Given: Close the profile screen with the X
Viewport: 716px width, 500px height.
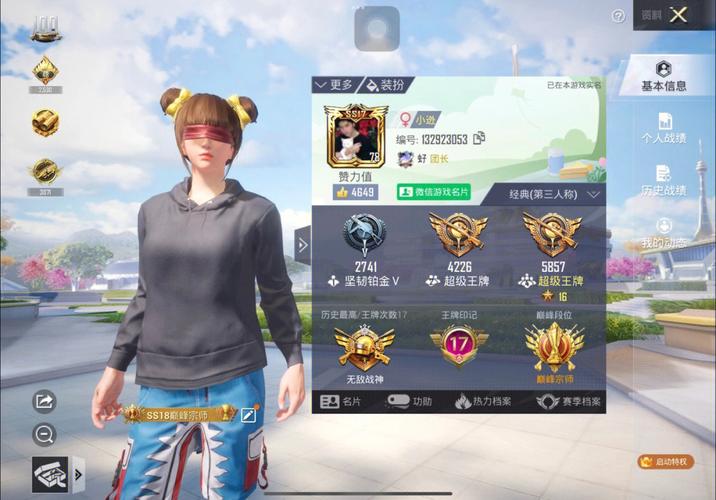Looking at the screenshot, I should click(x=680, y=15).
